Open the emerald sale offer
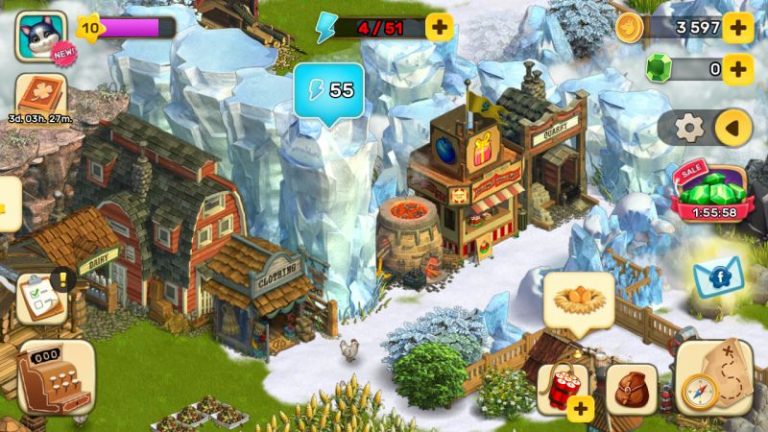This screenshot has width=768, height=432. (x=712, y=190)
